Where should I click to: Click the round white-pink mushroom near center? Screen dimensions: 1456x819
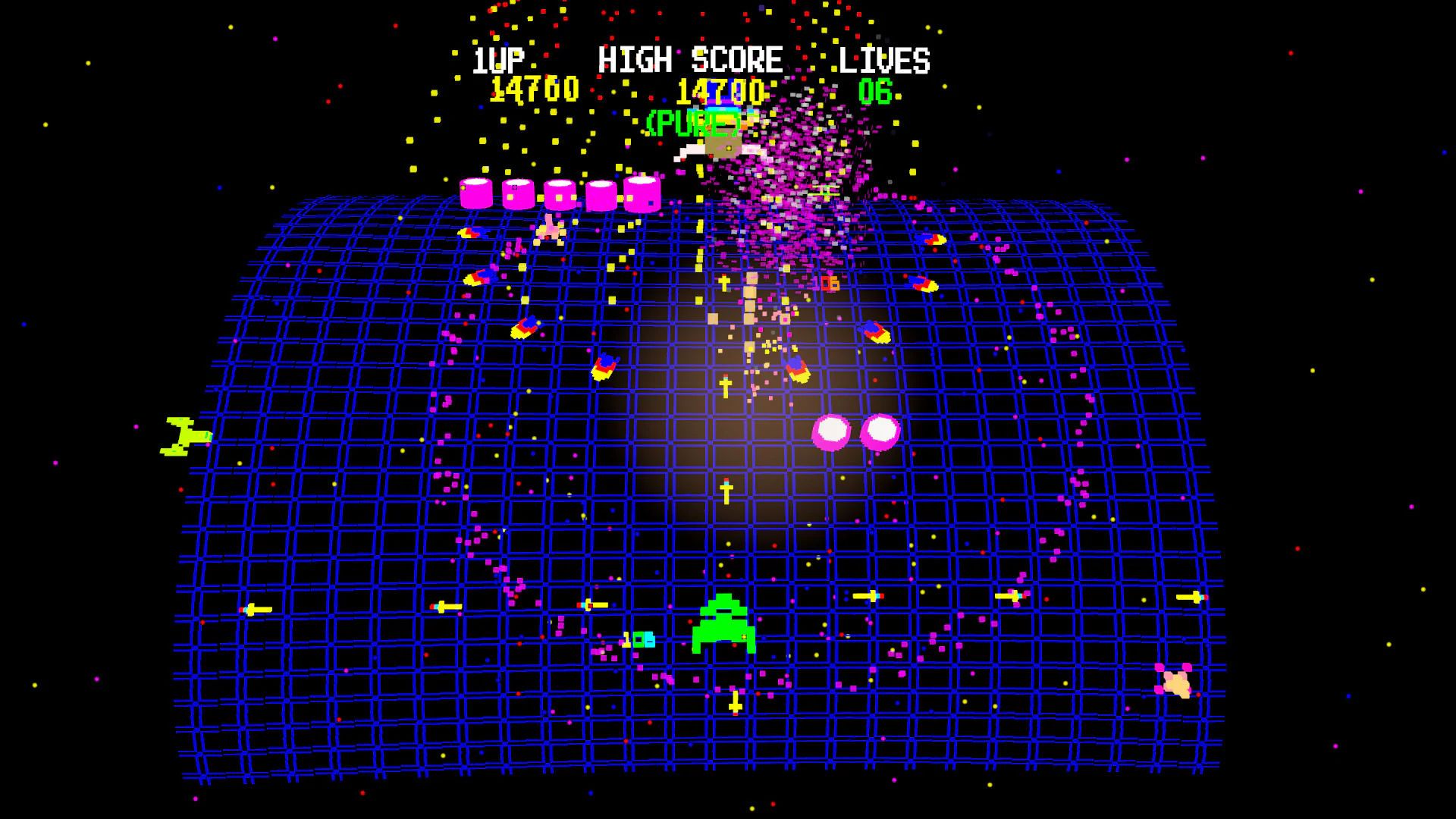tap(830, 432)
